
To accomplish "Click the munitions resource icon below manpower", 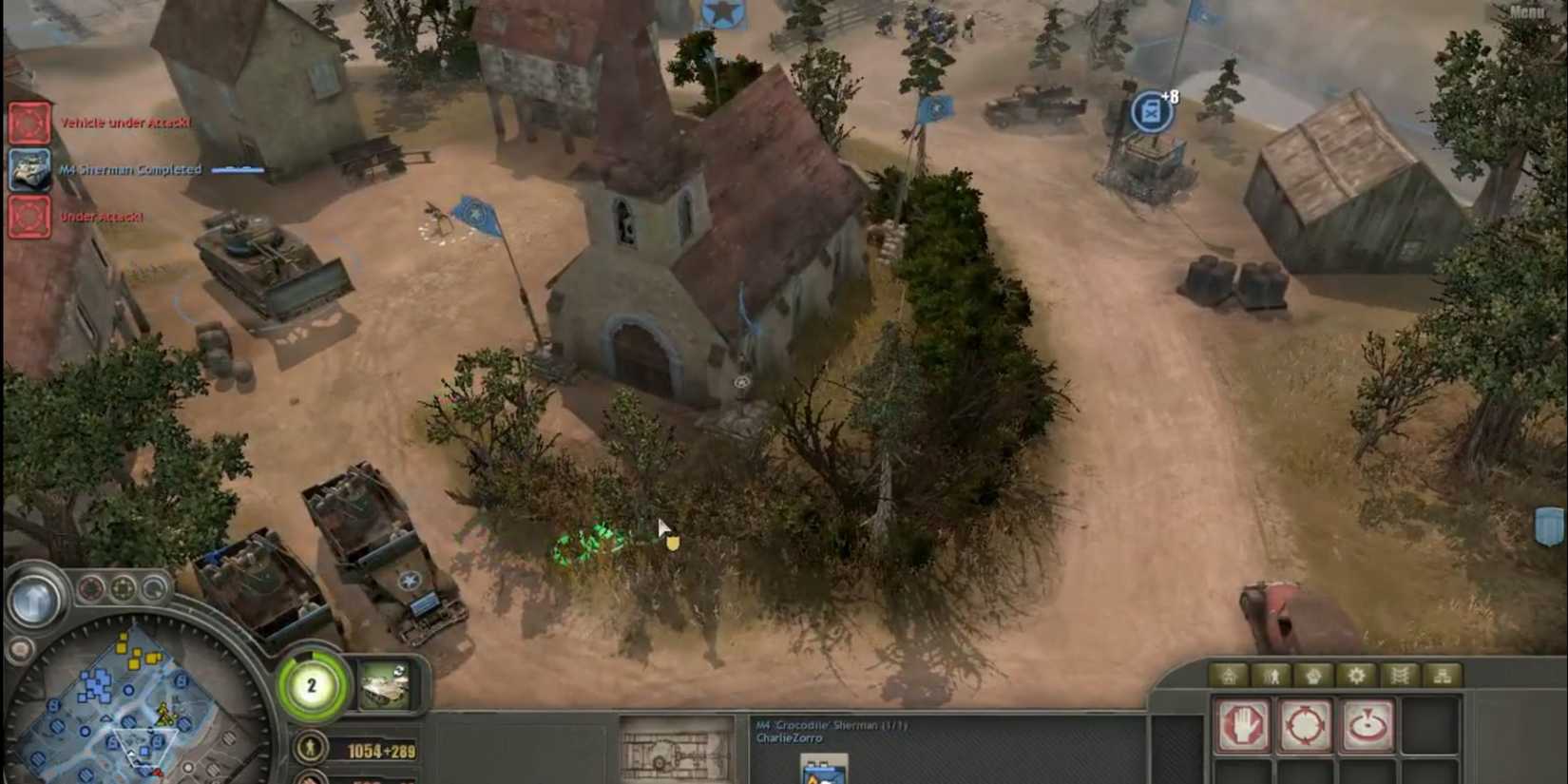I will pos(309,779).
